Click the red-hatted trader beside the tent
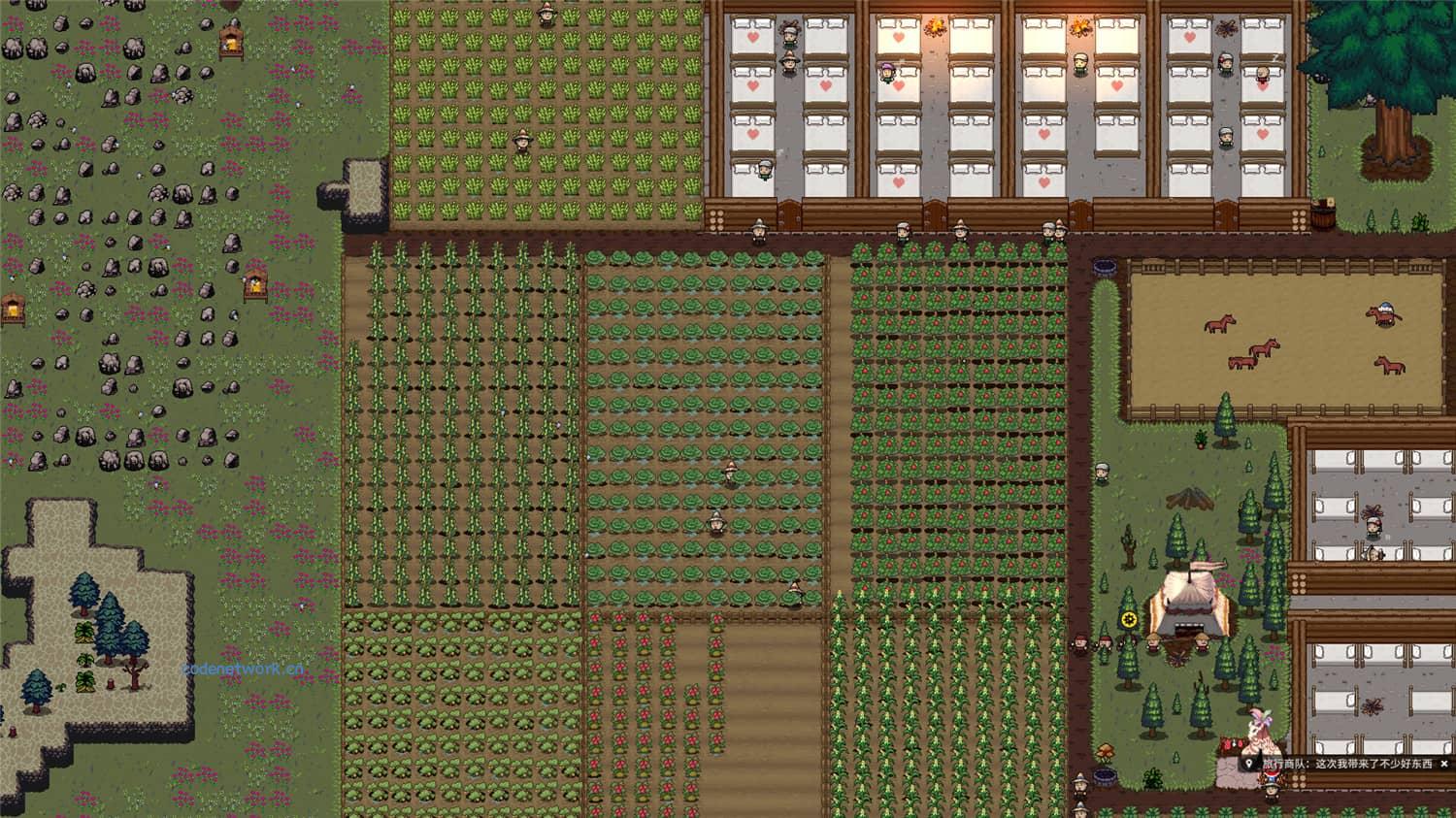Screen dimensions: 1456x818 (1104, 641)
